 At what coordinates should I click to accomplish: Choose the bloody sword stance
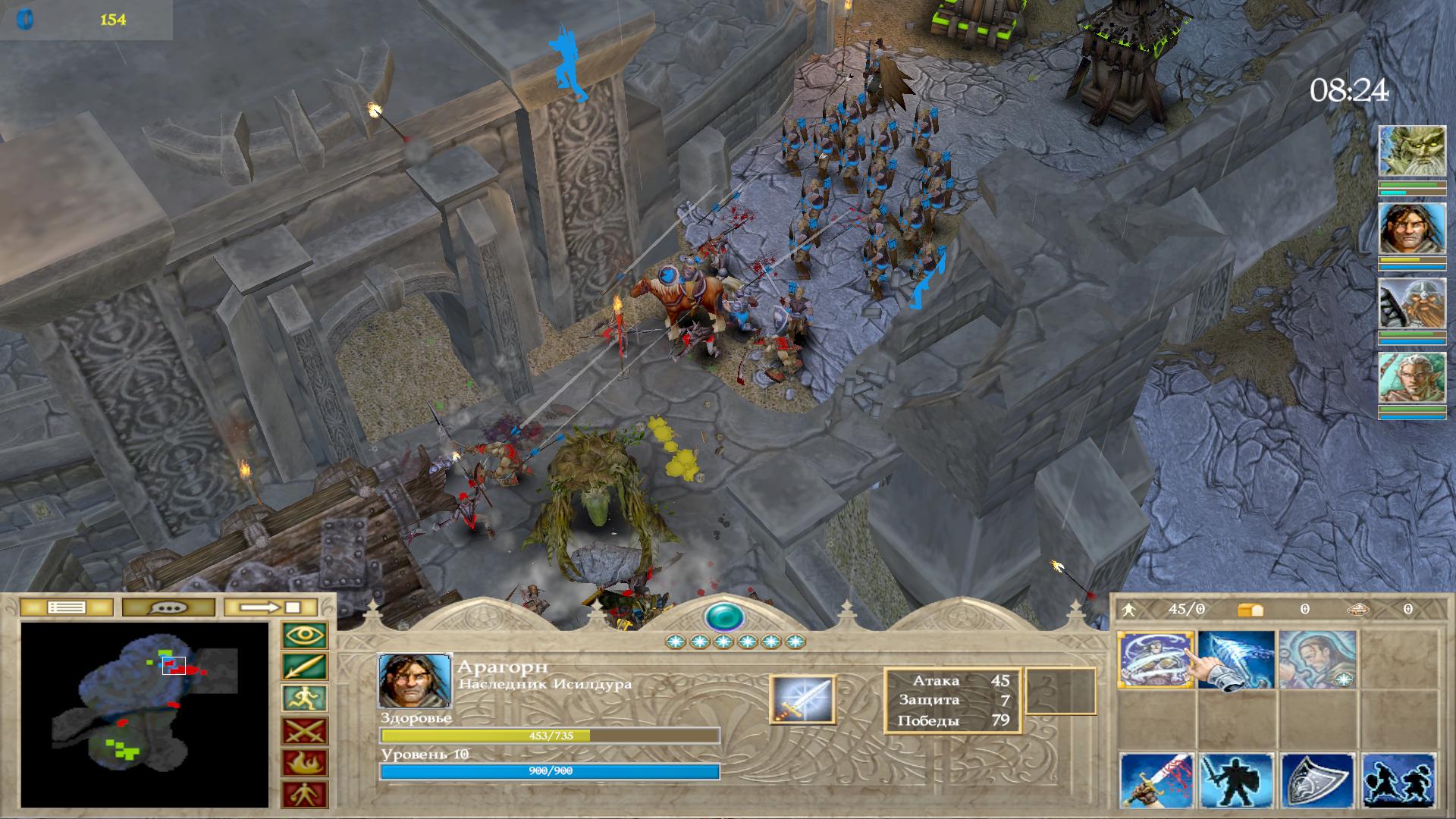[x=1156, y=781]
